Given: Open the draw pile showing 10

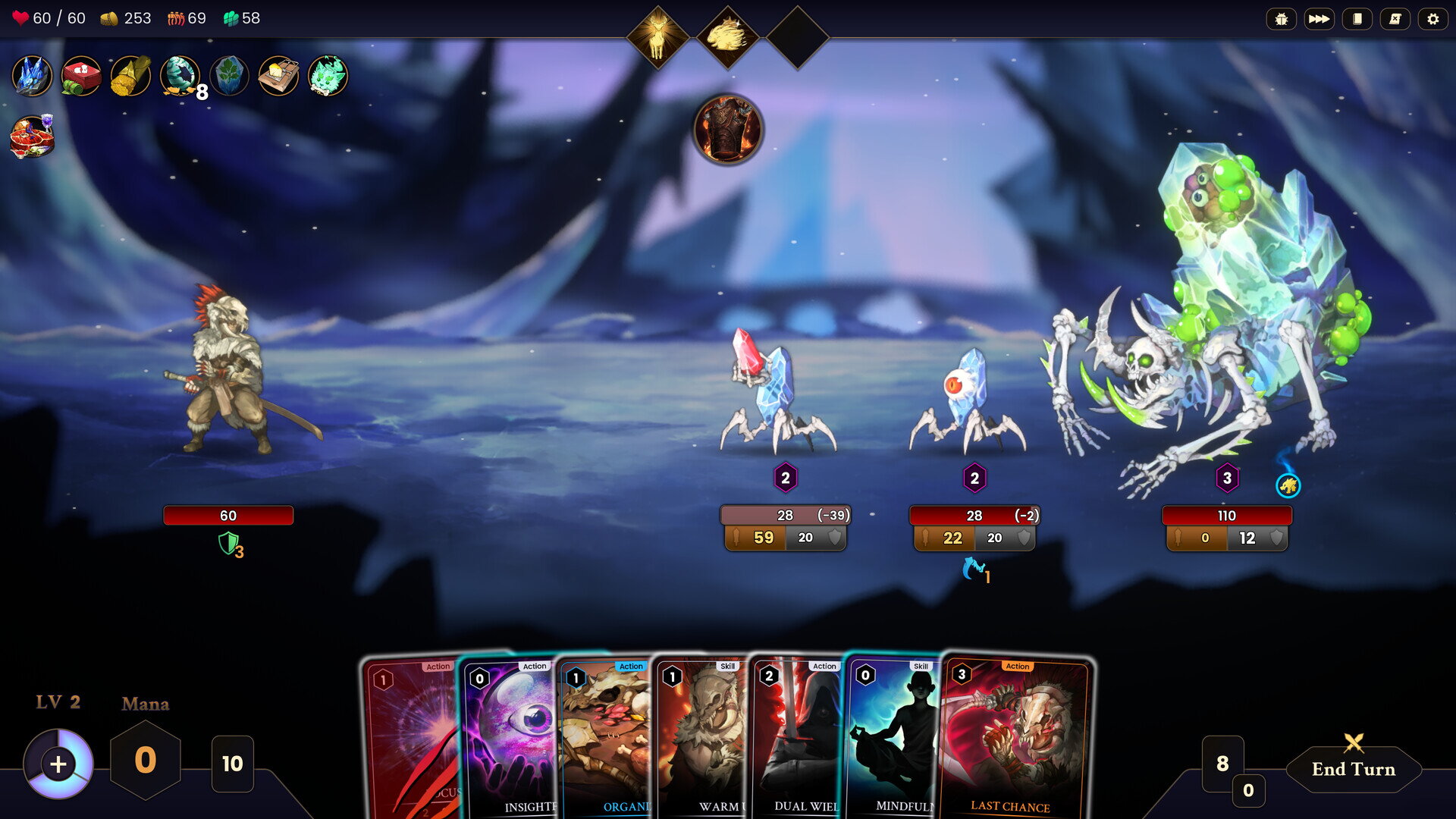Looking at the screenshot, I should pyautogui.click(x=232, y=764).
